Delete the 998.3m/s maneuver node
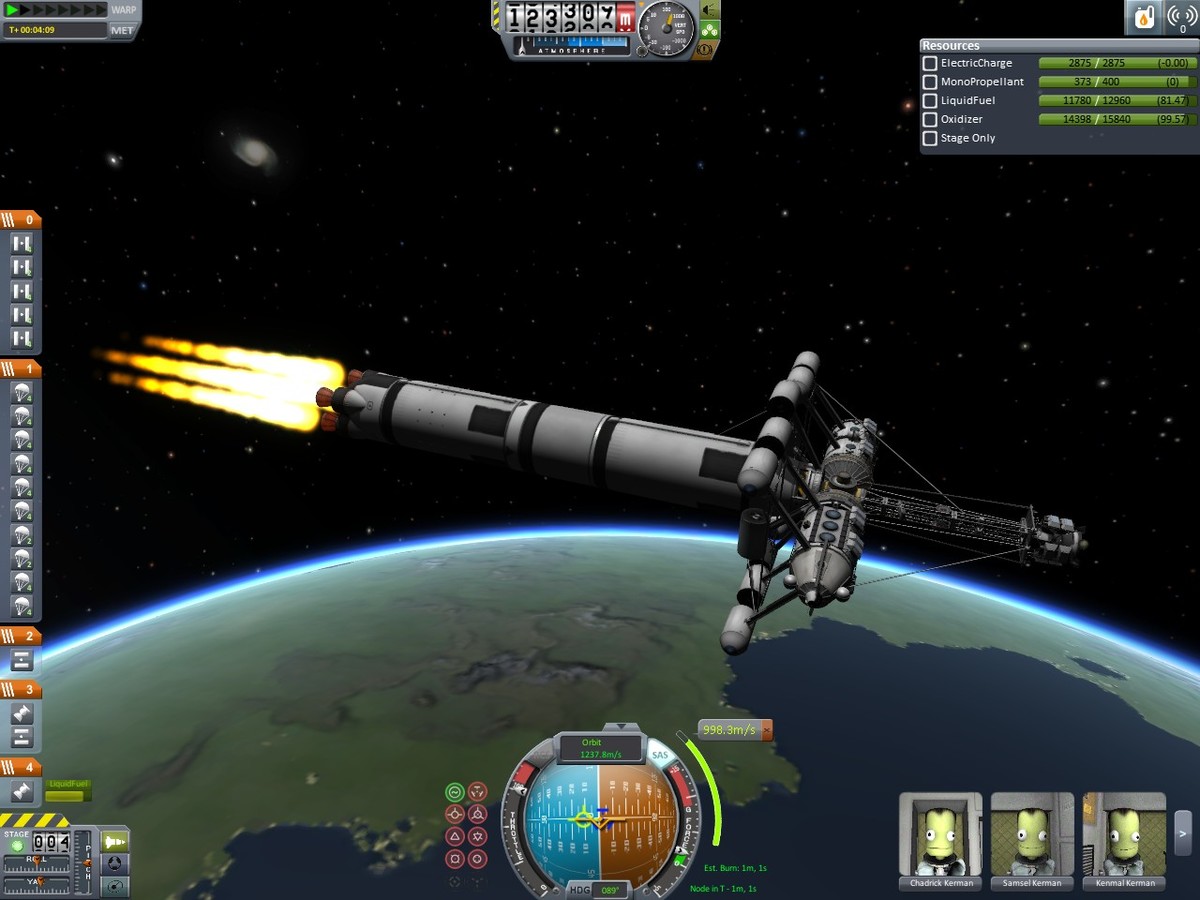Viewport: 1200px width, 900px height. point(767,731)
